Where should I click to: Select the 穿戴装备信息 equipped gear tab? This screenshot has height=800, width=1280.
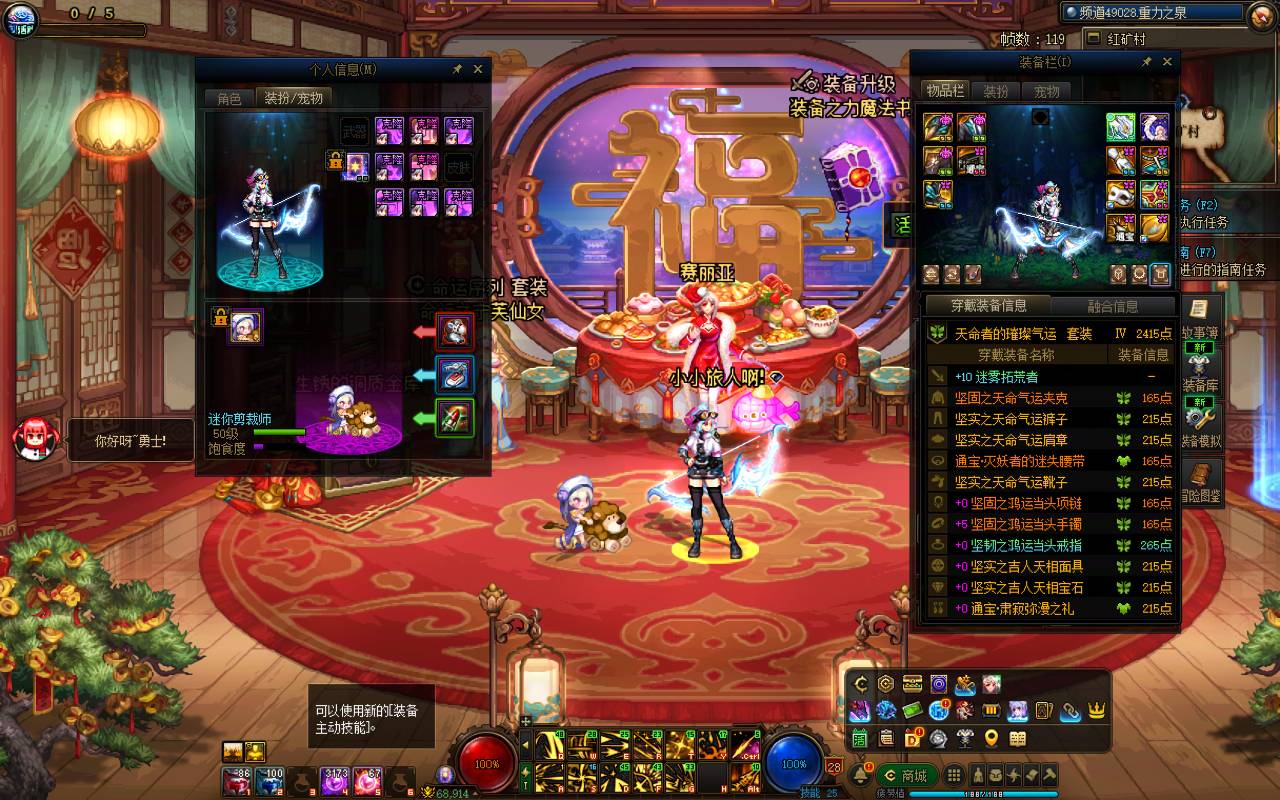click(x=987, y=306)
